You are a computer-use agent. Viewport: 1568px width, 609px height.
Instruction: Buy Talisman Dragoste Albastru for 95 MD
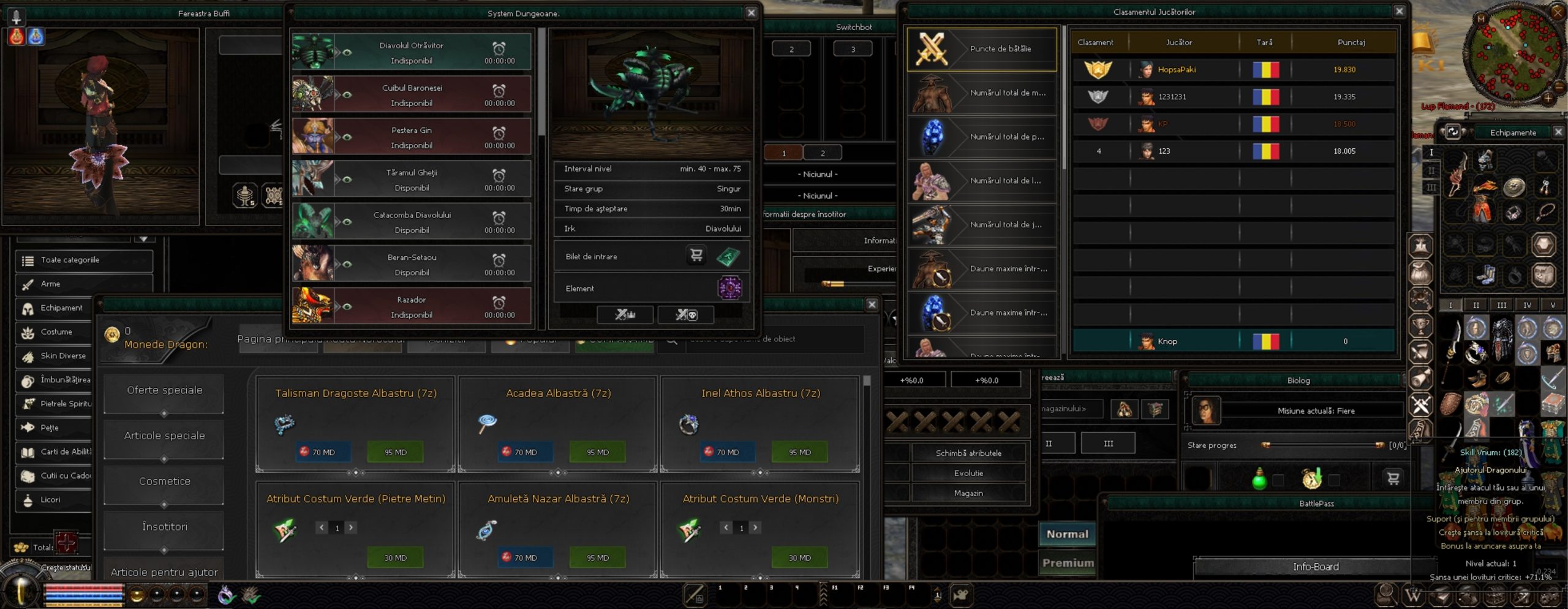tap(395, 452)
